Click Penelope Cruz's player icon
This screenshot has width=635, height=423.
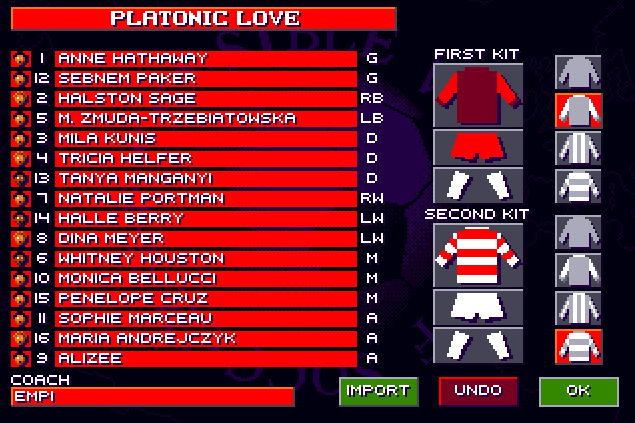[19, 299]
